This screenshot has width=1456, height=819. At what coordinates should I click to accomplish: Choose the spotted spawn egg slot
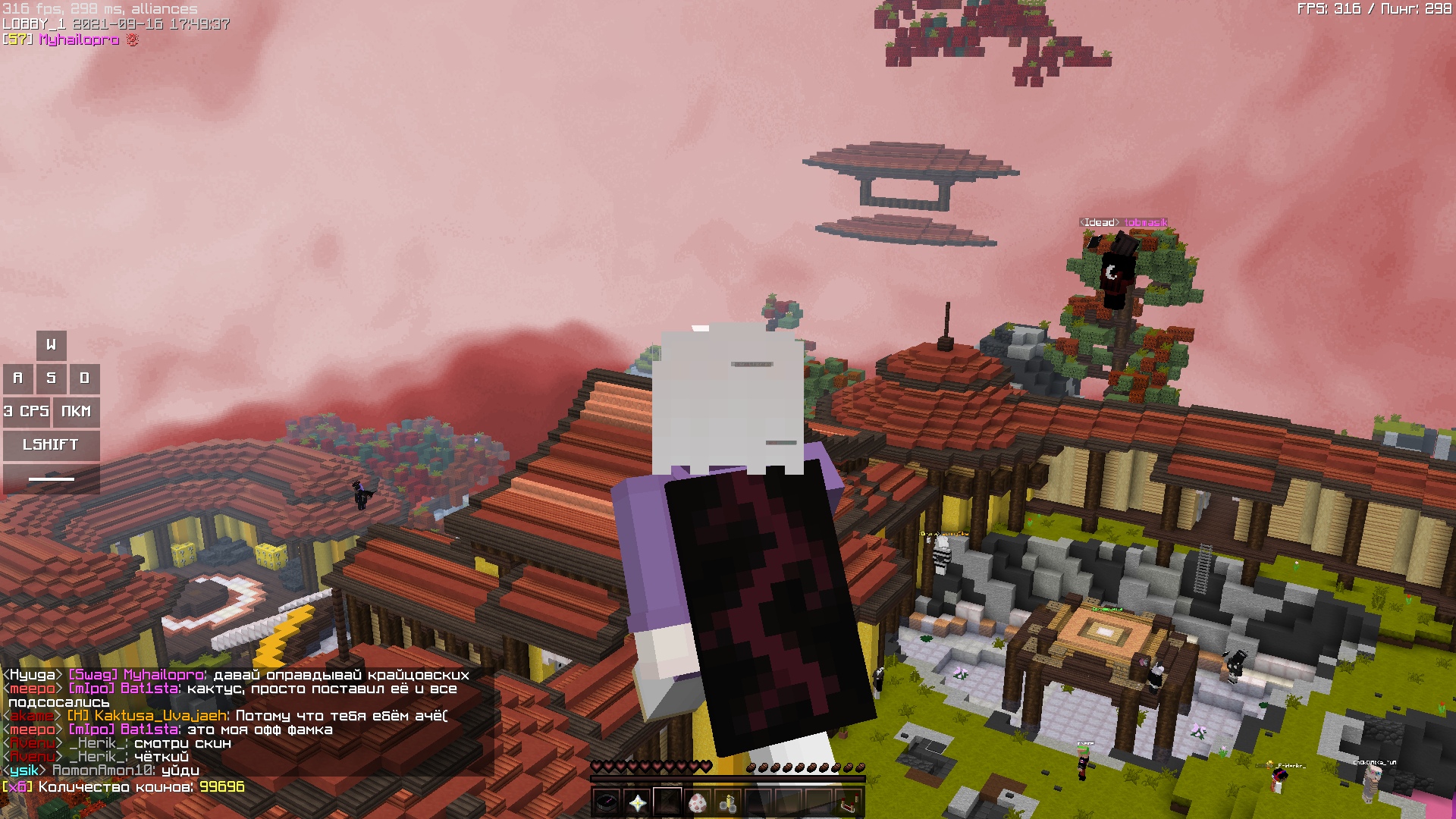click(x=698, y=802)
